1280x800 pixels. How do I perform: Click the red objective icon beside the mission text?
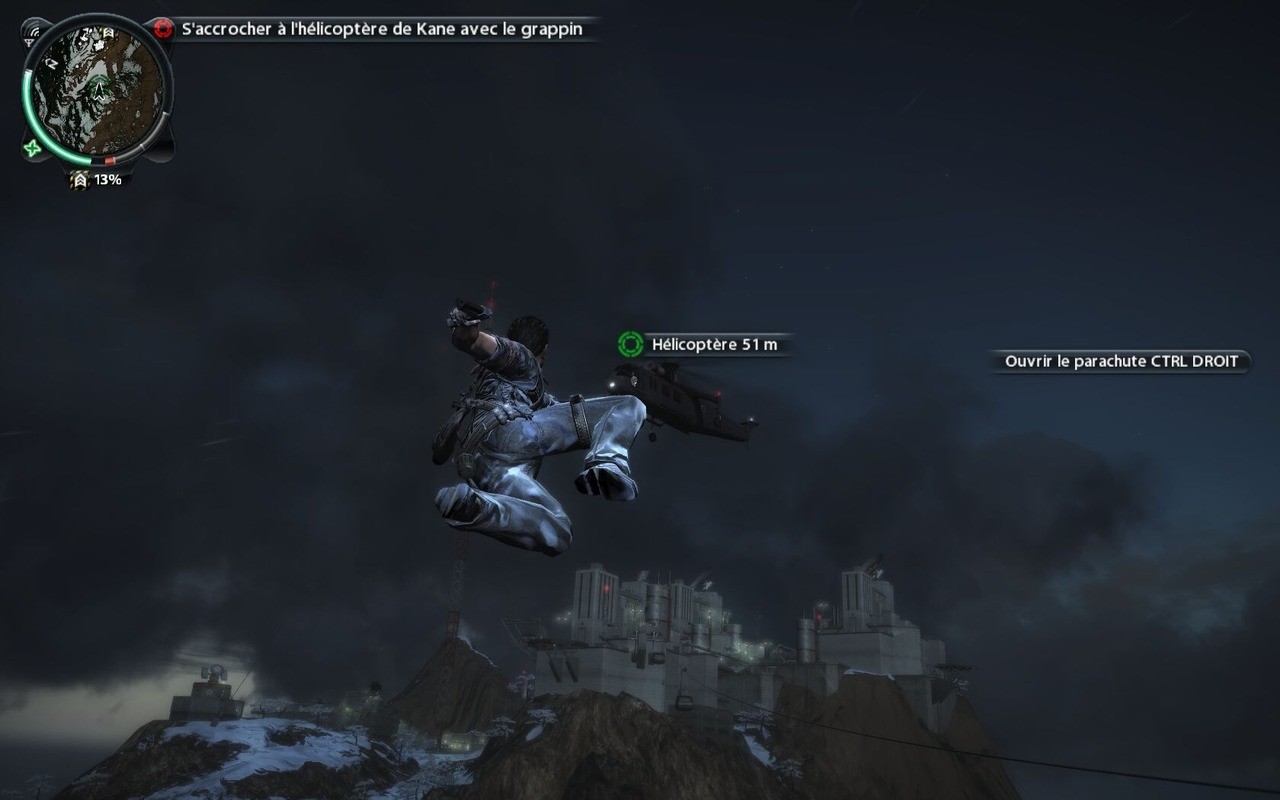(164, 29)
